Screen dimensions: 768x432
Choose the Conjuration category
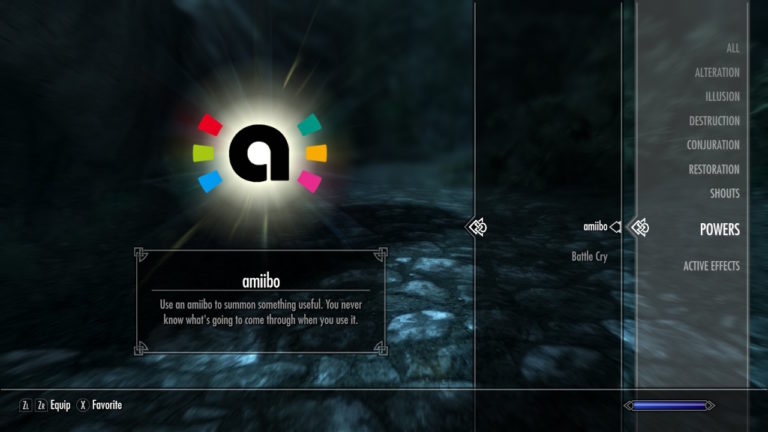click(713, 145)
